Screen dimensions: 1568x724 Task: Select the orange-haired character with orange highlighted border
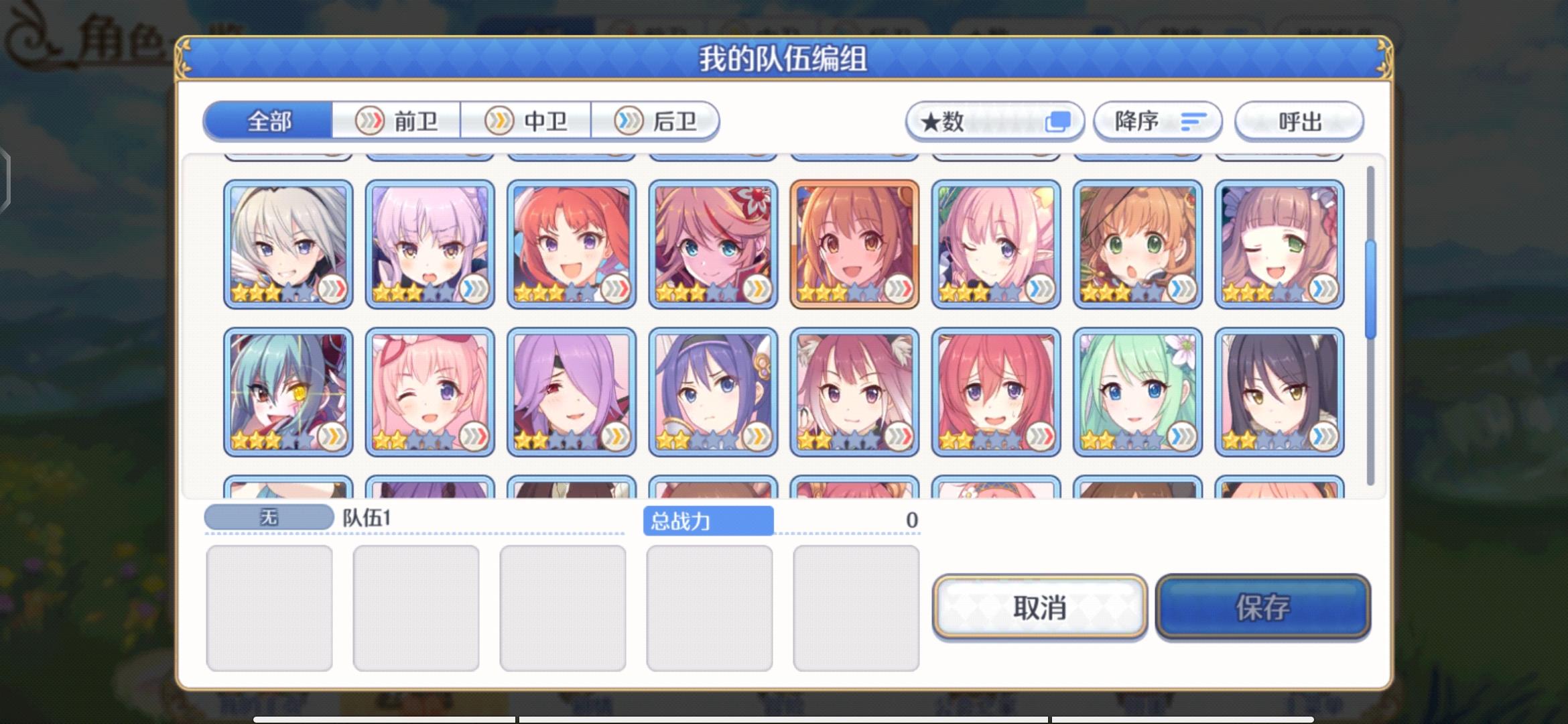[853, 243]
